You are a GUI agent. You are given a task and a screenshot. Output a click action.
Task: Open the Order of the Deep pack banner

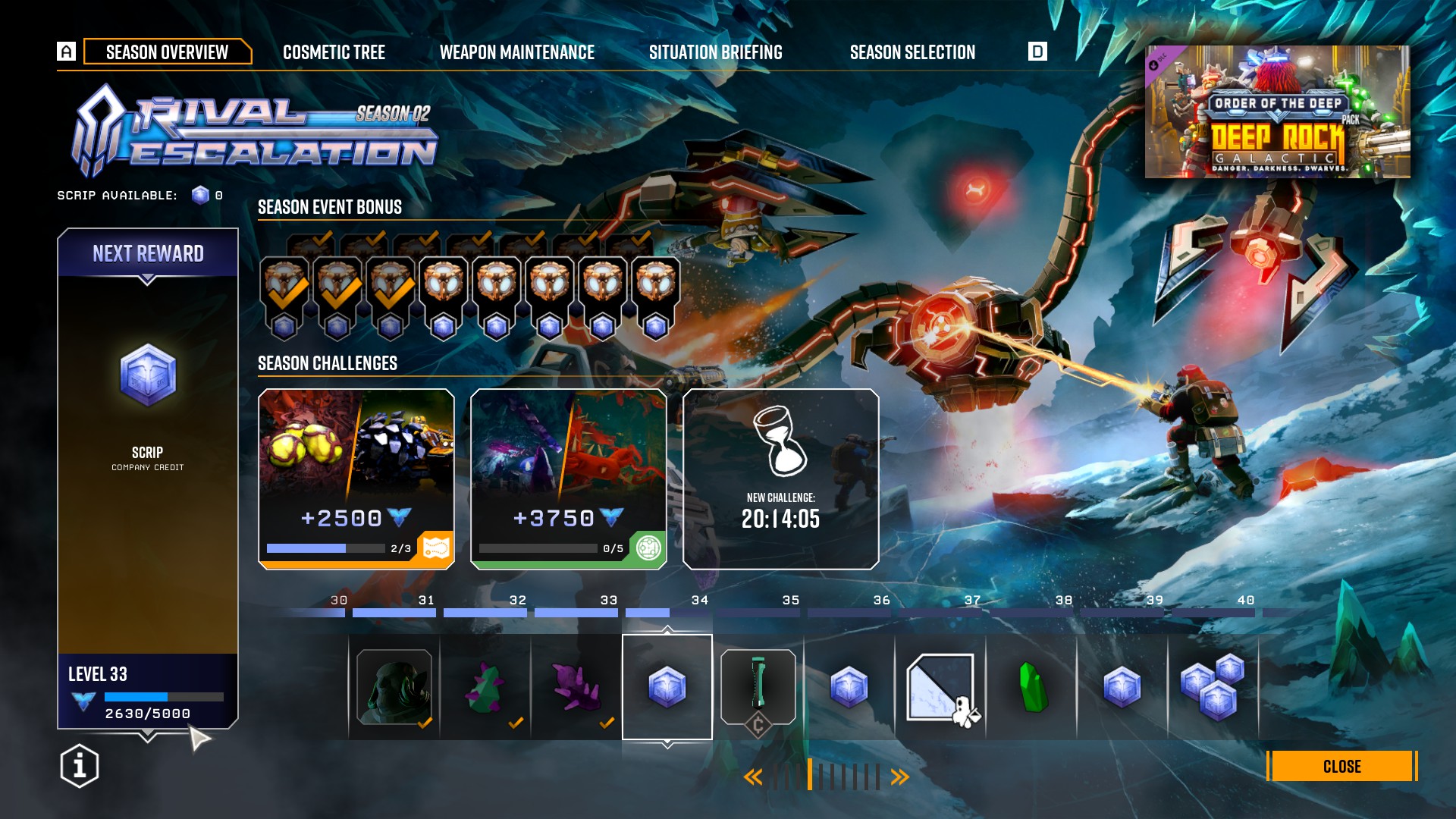tap(1277, 111)
